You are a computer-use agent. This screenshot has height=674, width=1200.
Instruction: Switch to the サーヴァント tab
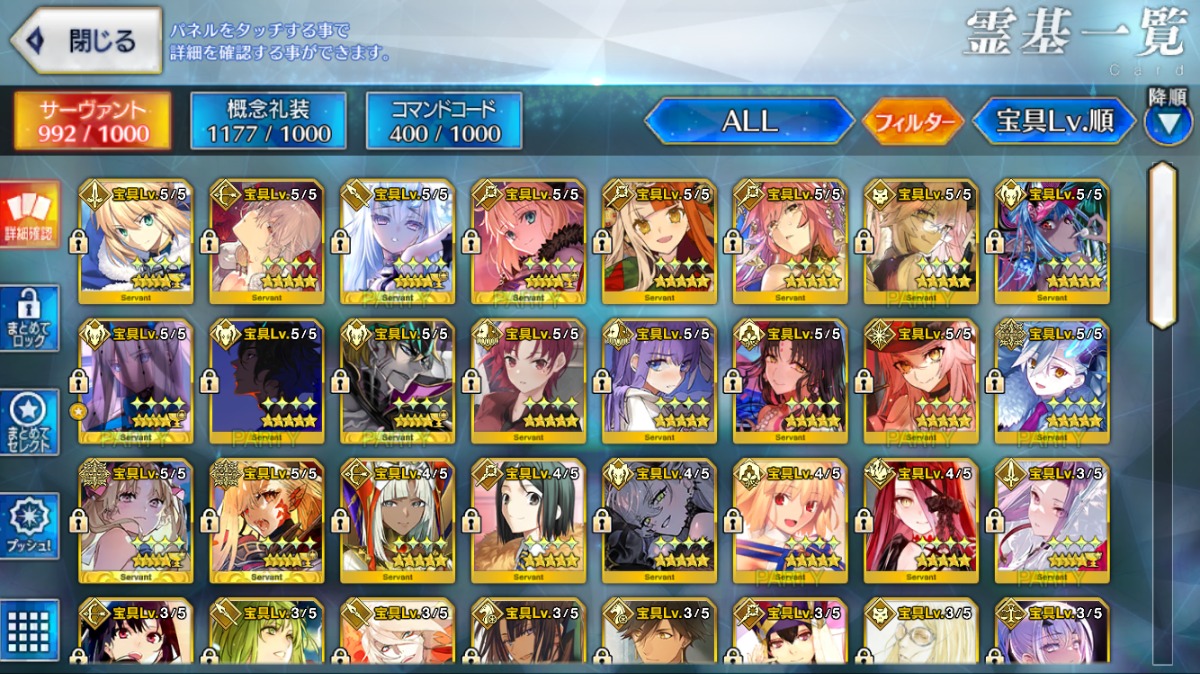[x=92, y=122]
